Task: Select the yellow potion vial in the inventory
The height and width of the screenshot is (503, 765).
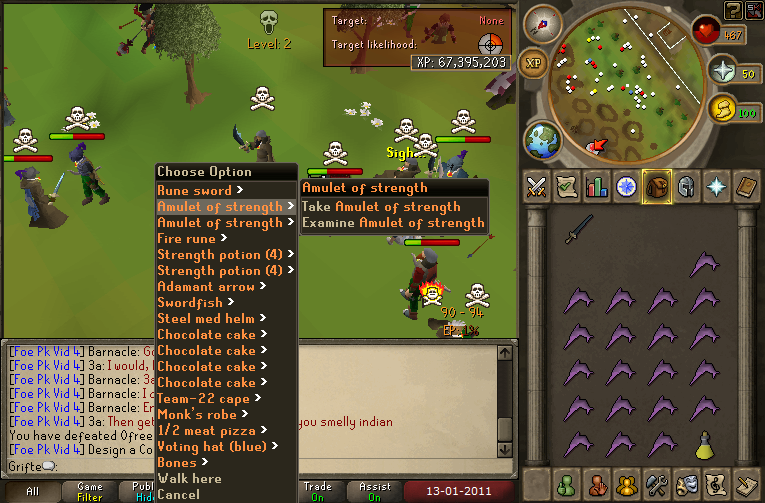Action: (x=705, y=443)
